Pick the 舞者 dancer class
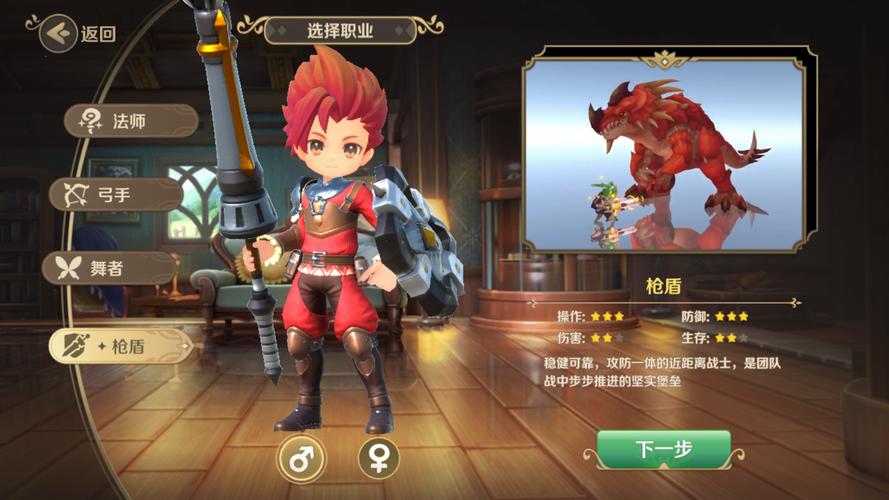 click(109, 268)
